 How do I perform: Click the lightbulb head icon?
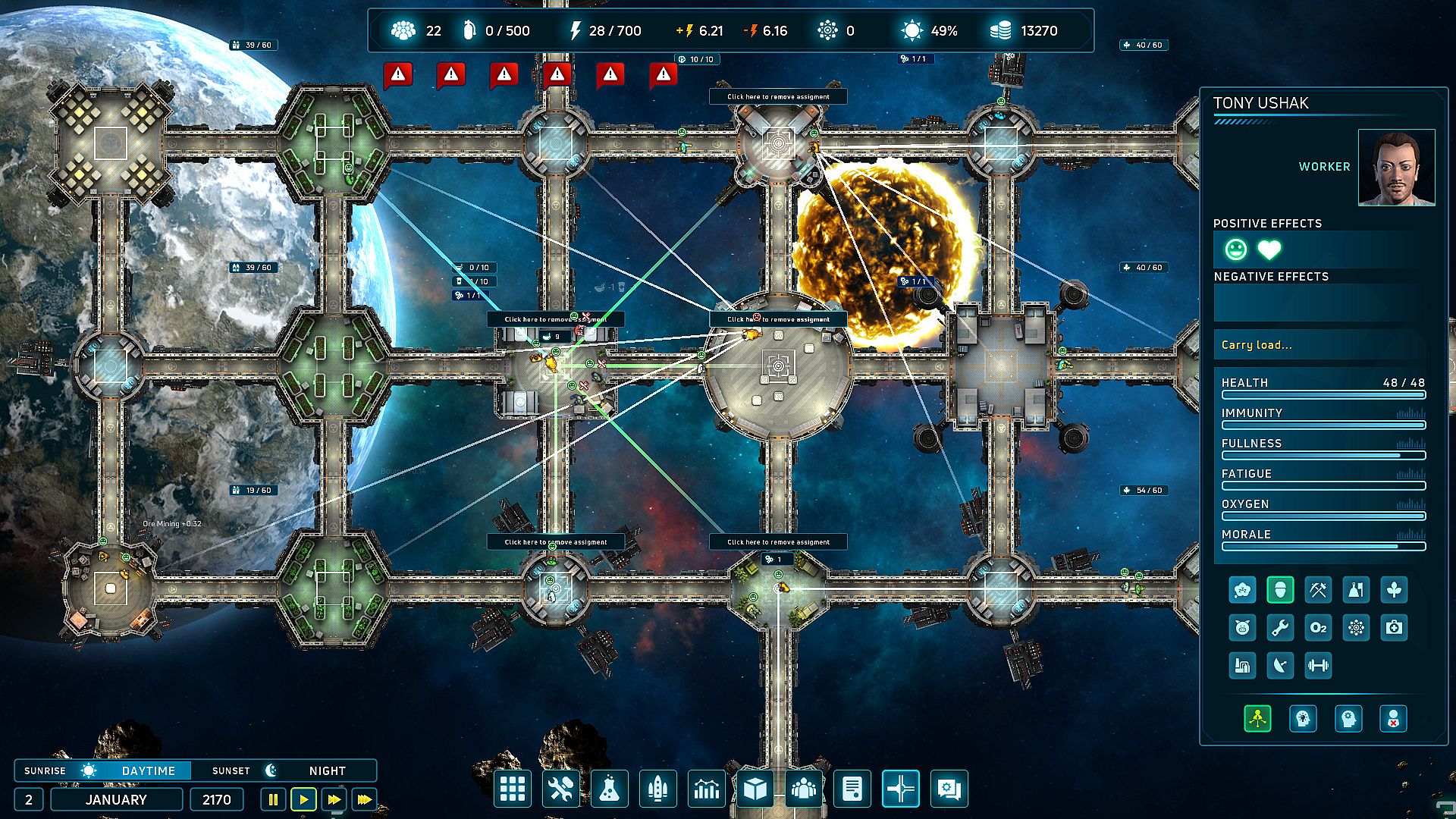coord(1303,719)
